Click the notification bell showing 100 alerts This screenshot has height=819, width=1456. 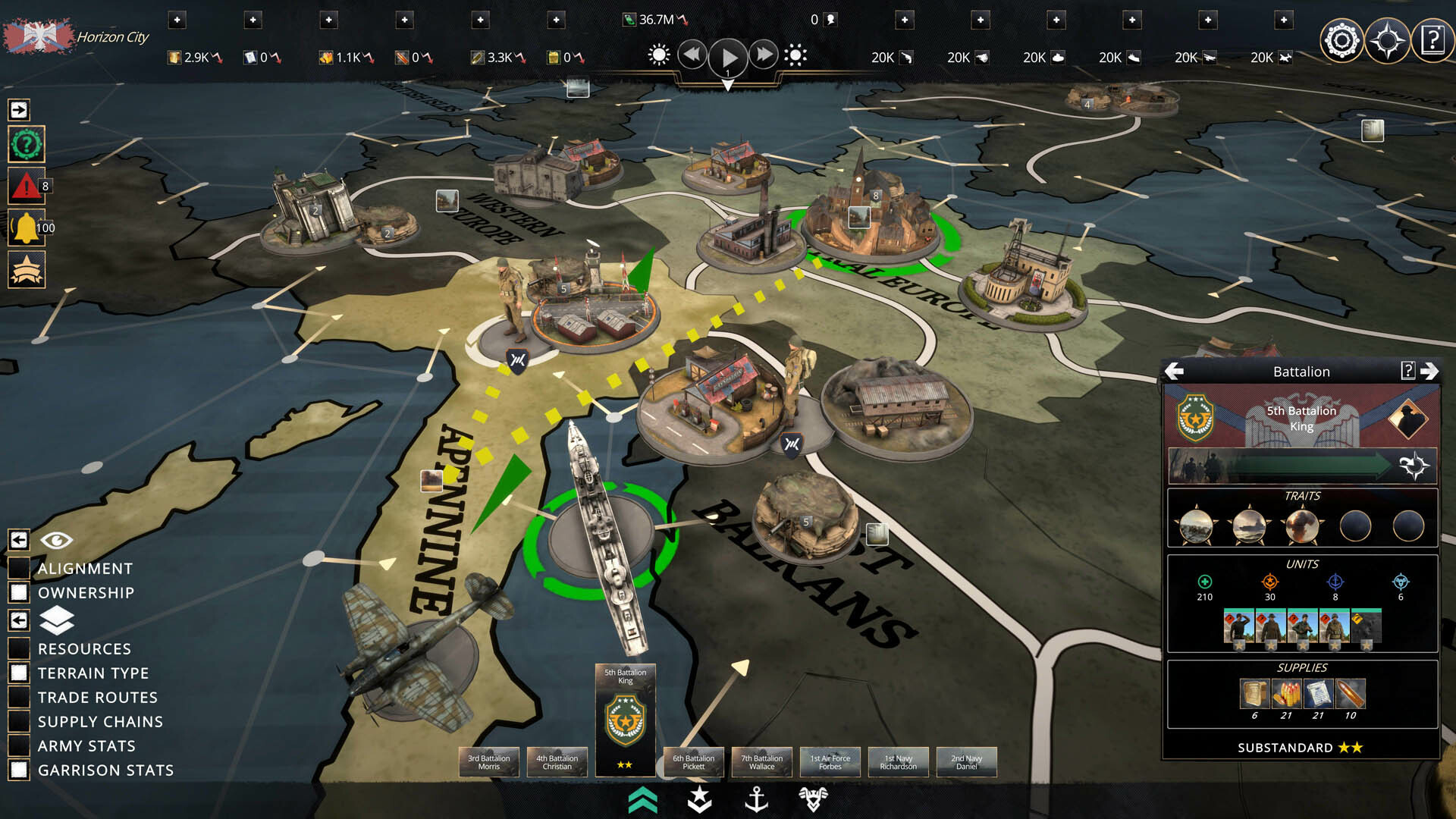(x=27, y=226)
